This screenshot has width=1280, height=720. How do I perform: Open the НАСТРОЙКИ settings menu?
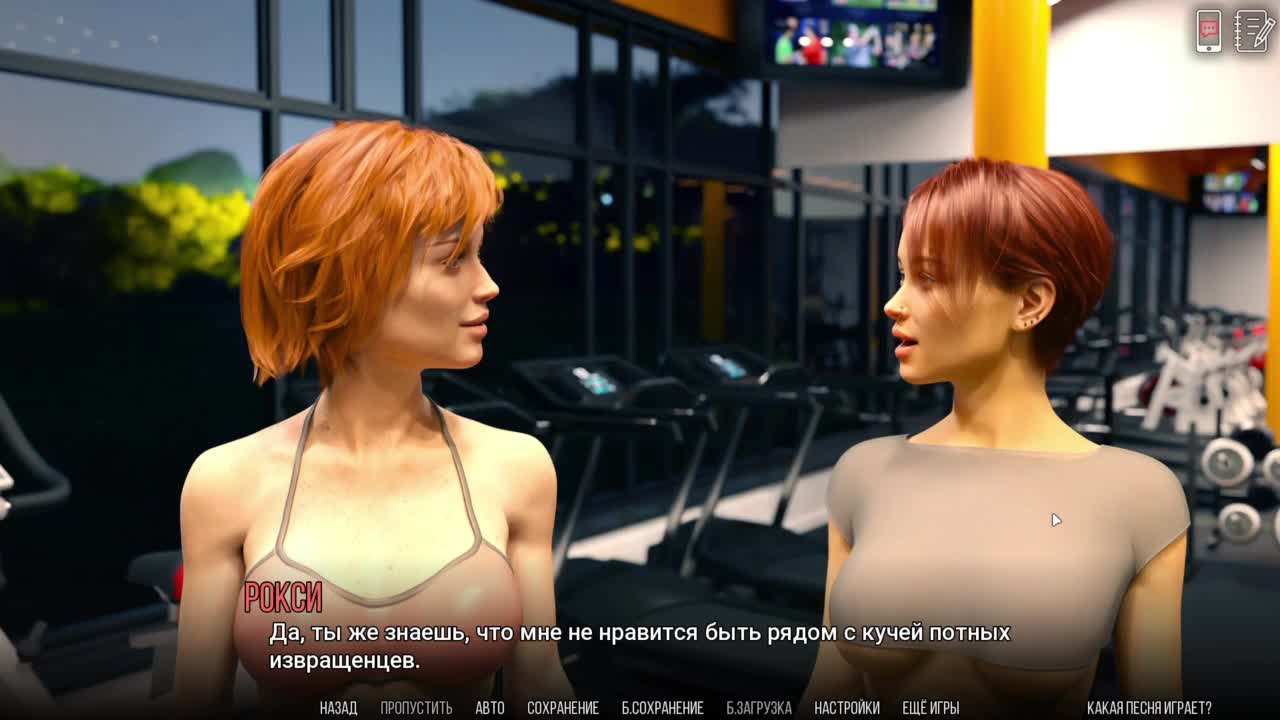tap(847, 708)
